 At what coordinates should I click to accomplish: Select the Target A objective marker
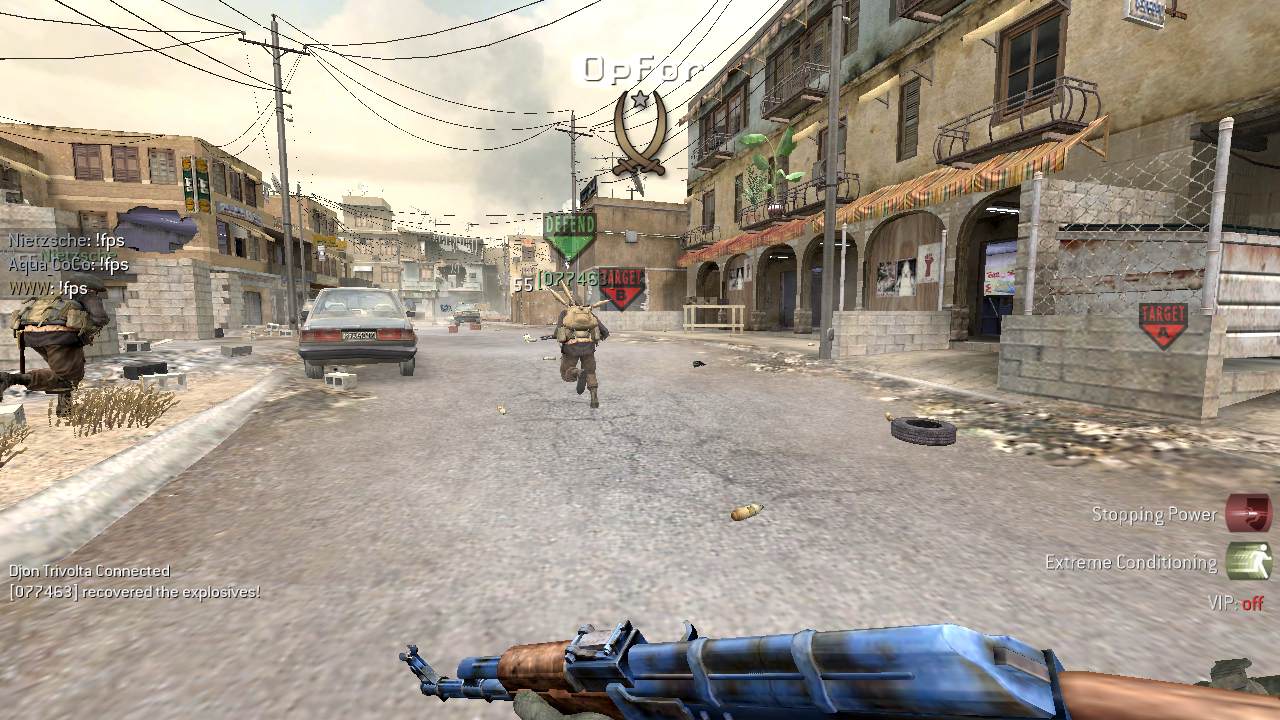[x=1162, y=325]
